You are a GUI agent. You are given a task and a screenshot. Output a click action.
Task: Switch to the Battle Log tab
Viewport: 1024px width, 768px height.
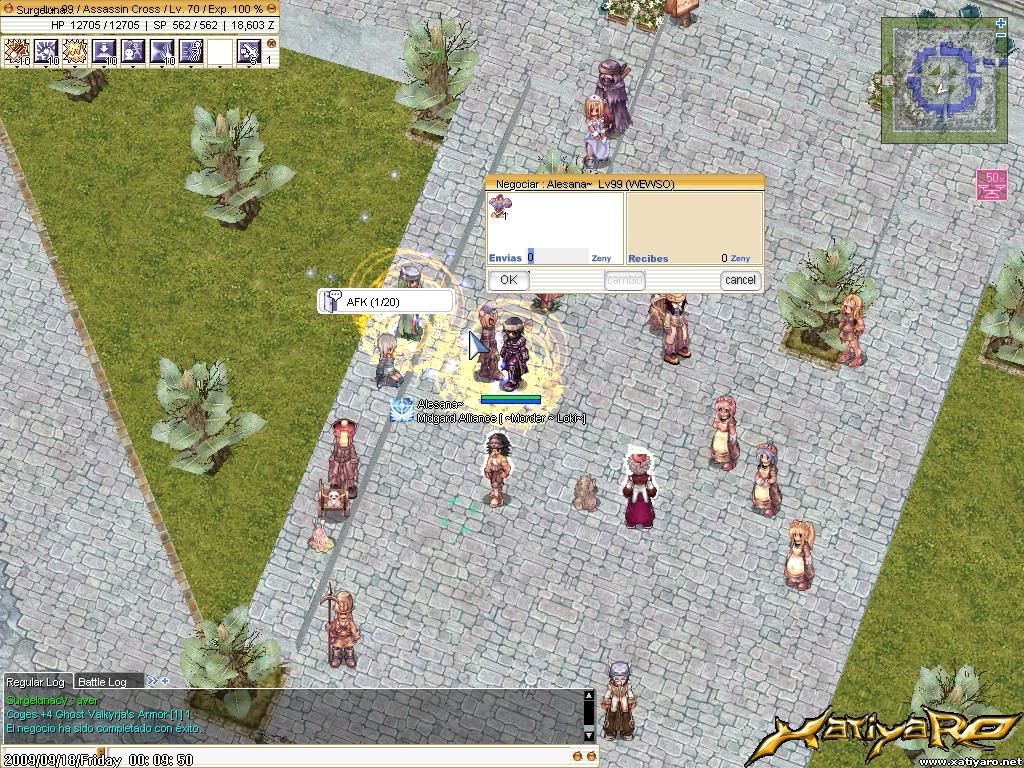(103, 682)
